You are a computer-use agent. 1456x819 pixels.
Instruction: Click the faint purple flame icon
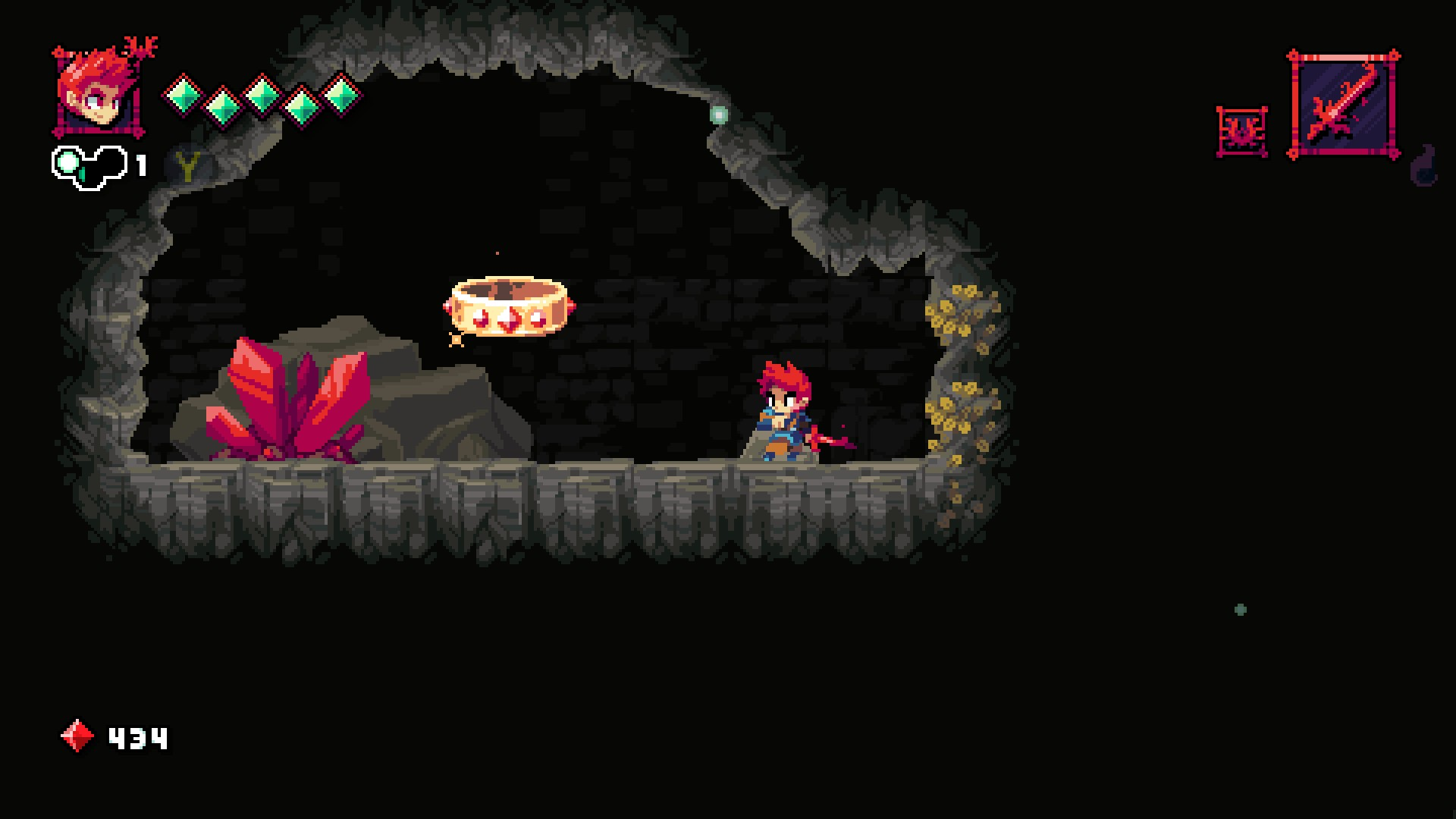point(1423,167)
